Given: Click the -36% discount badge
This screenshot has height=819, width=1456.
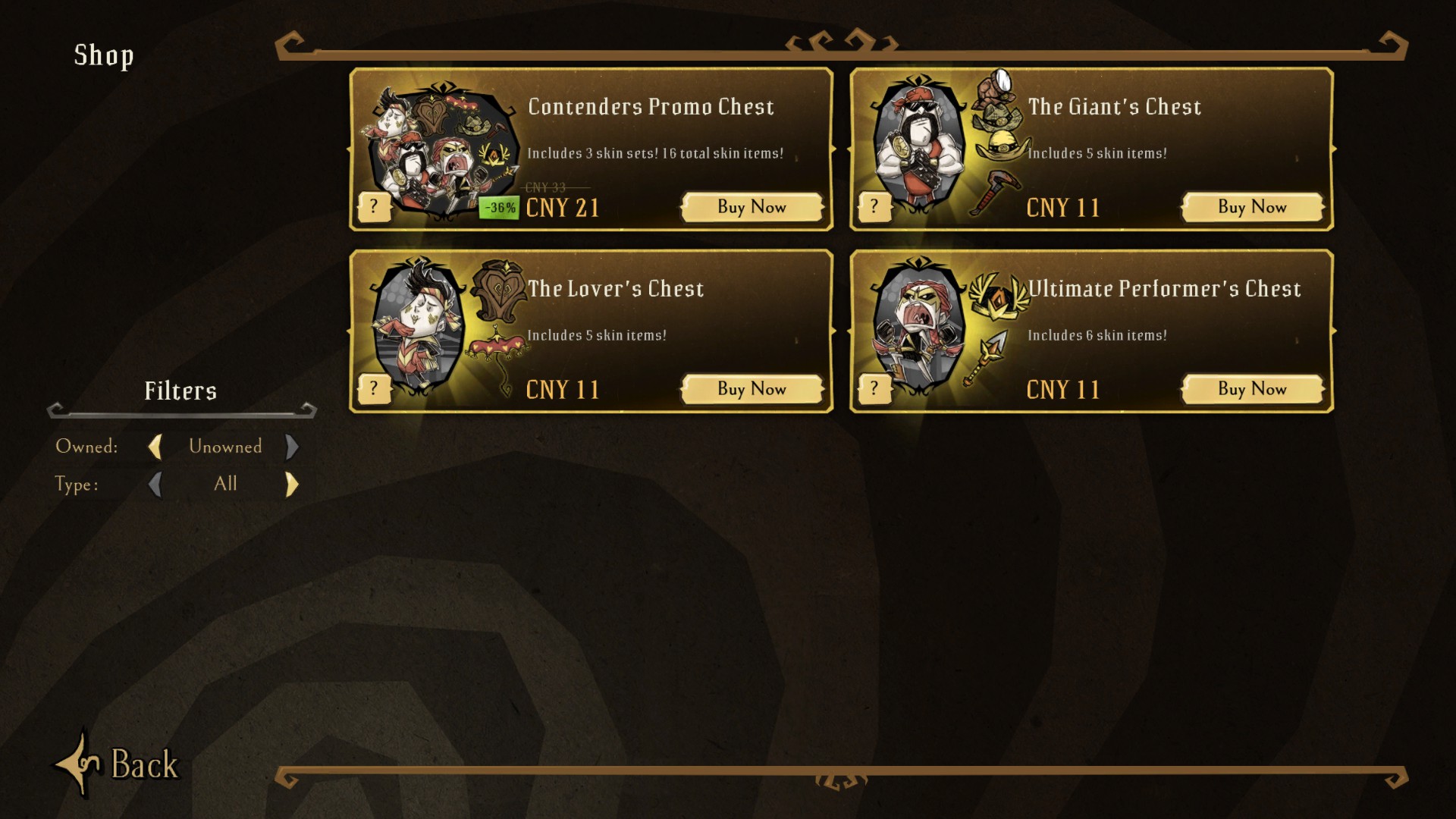Looking at the screenshot, I should click(x=499, y=206).
